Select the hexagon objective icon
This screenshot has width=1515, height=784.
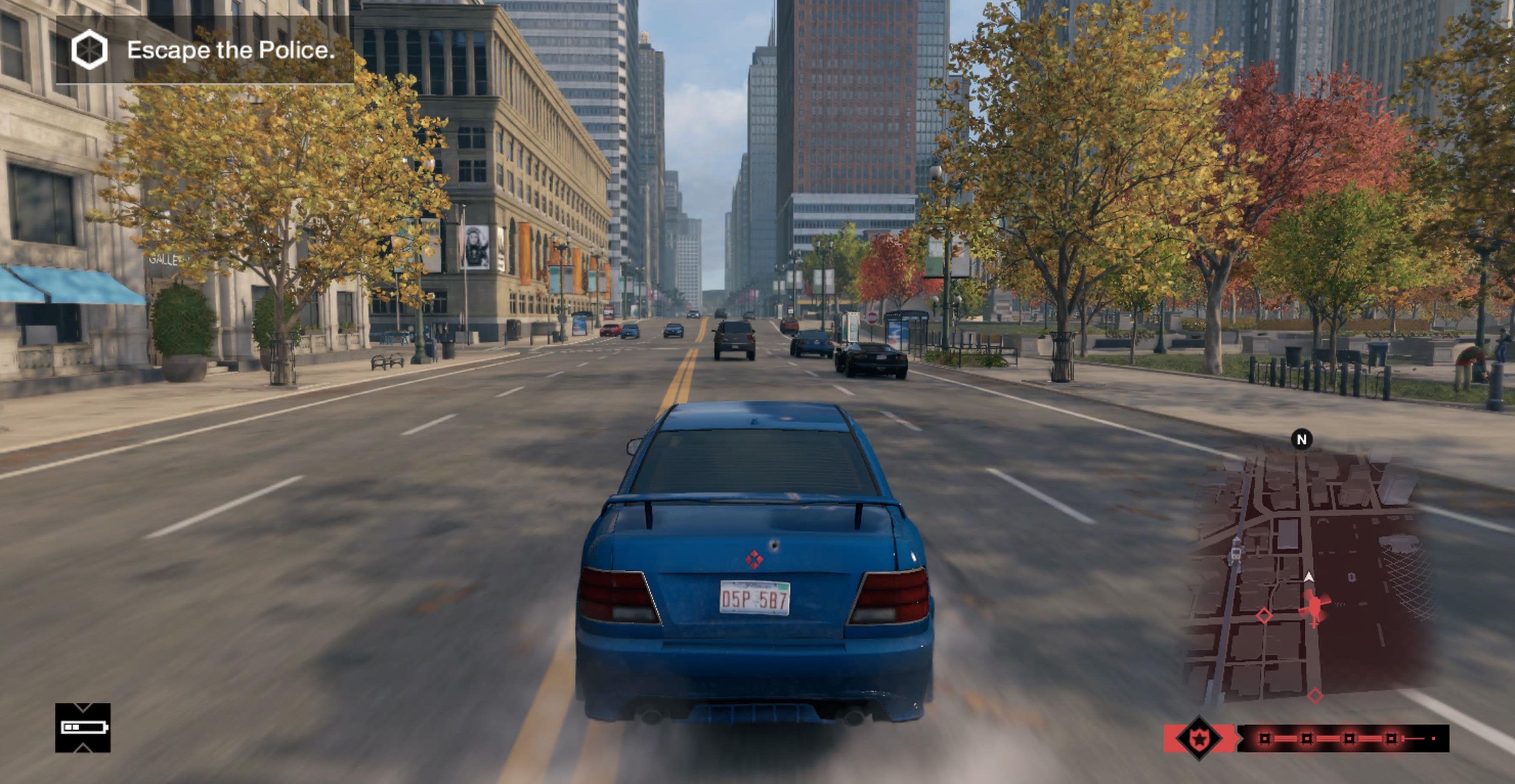(90, 50)
